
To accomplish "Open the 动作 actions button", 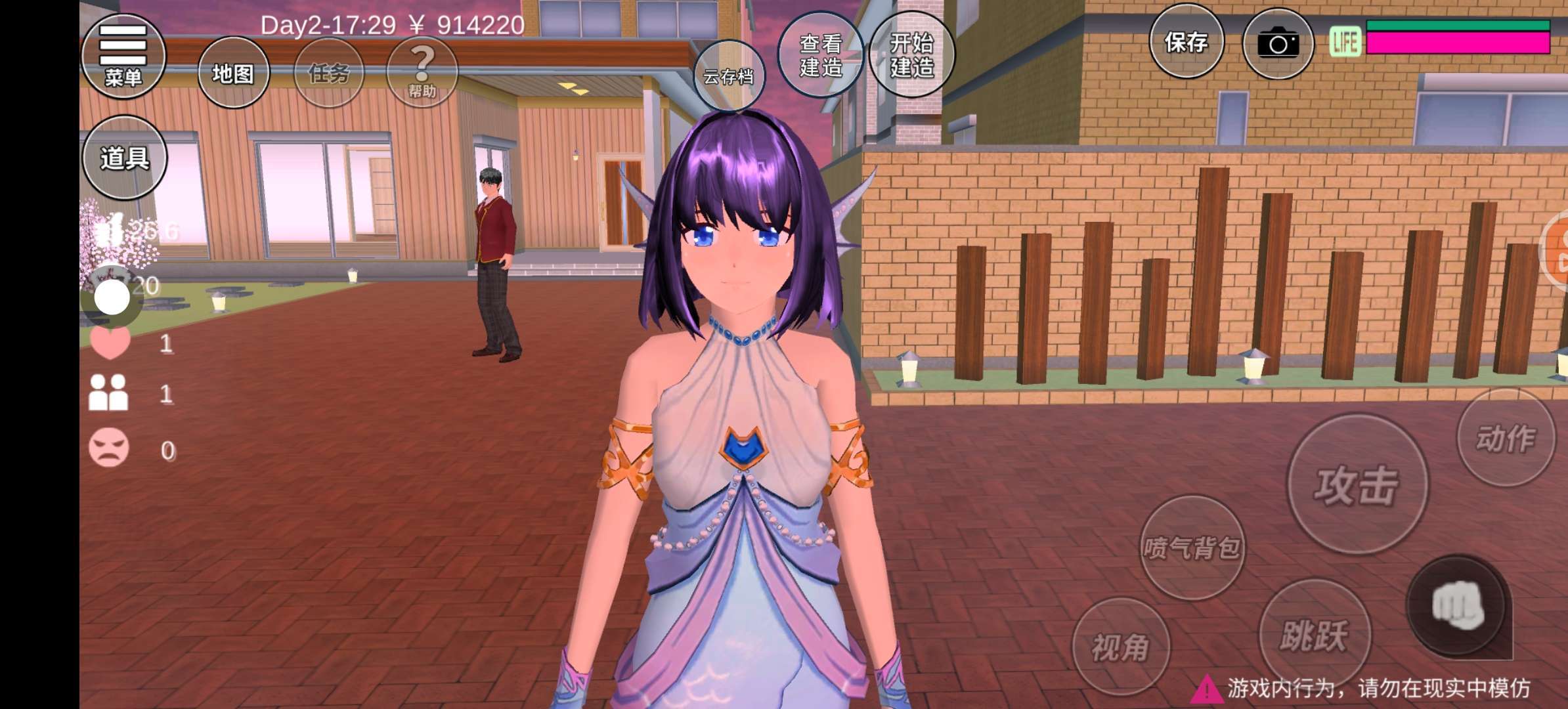I will [x=1506, y=438].
